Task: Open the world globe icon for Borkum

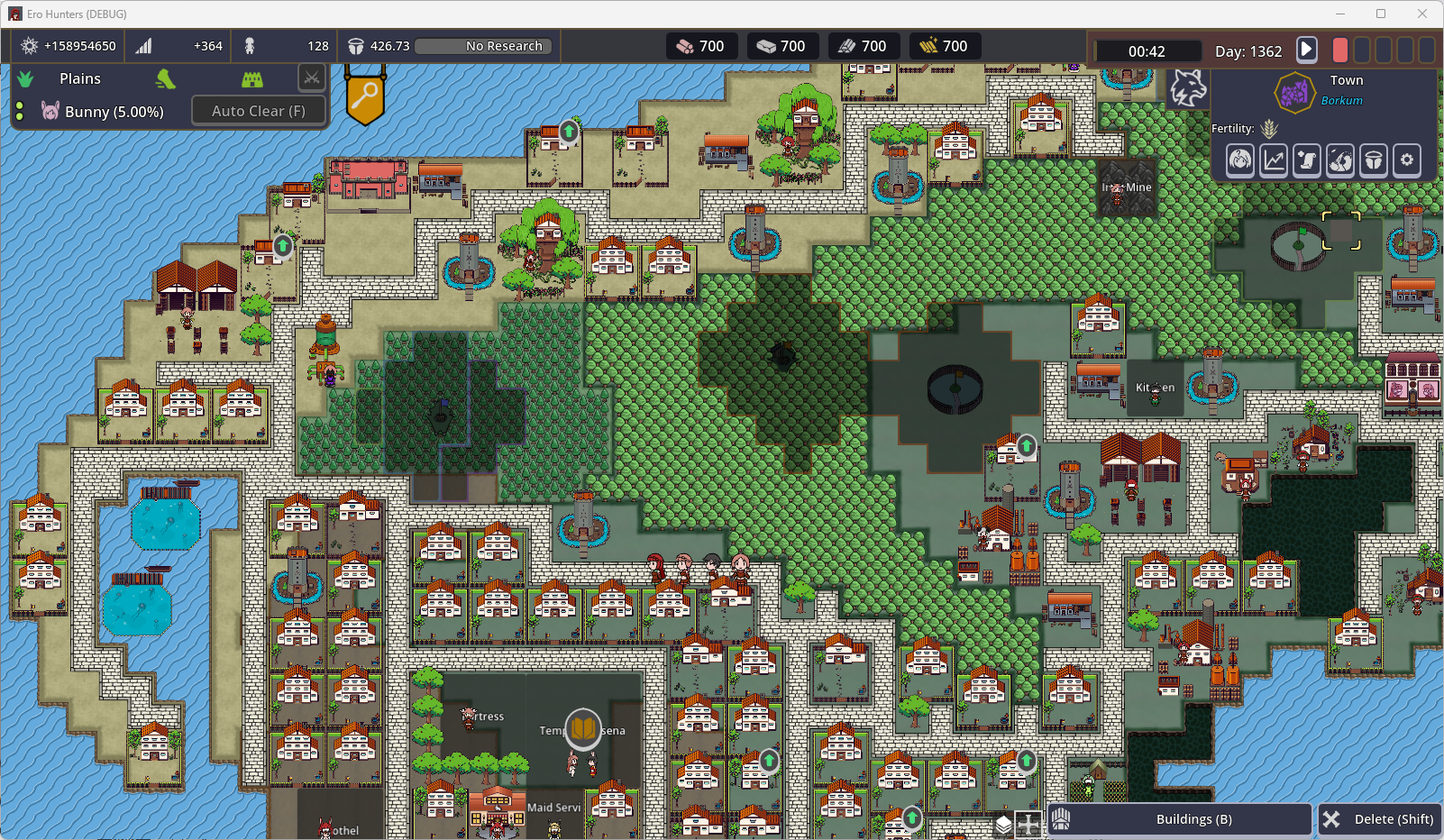Action: [x=1340, y=160]
